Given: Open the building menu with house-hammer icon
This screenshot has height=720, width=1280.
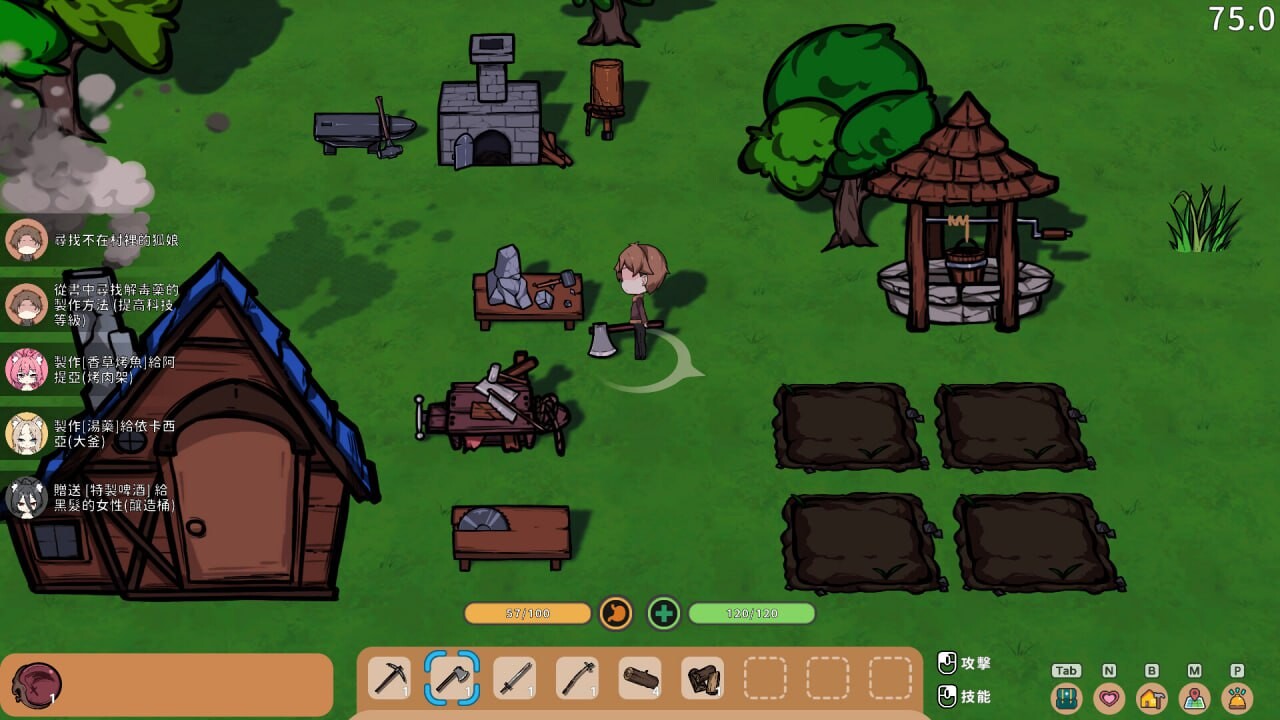Looking at the screenshot, I should [1149, 697].
